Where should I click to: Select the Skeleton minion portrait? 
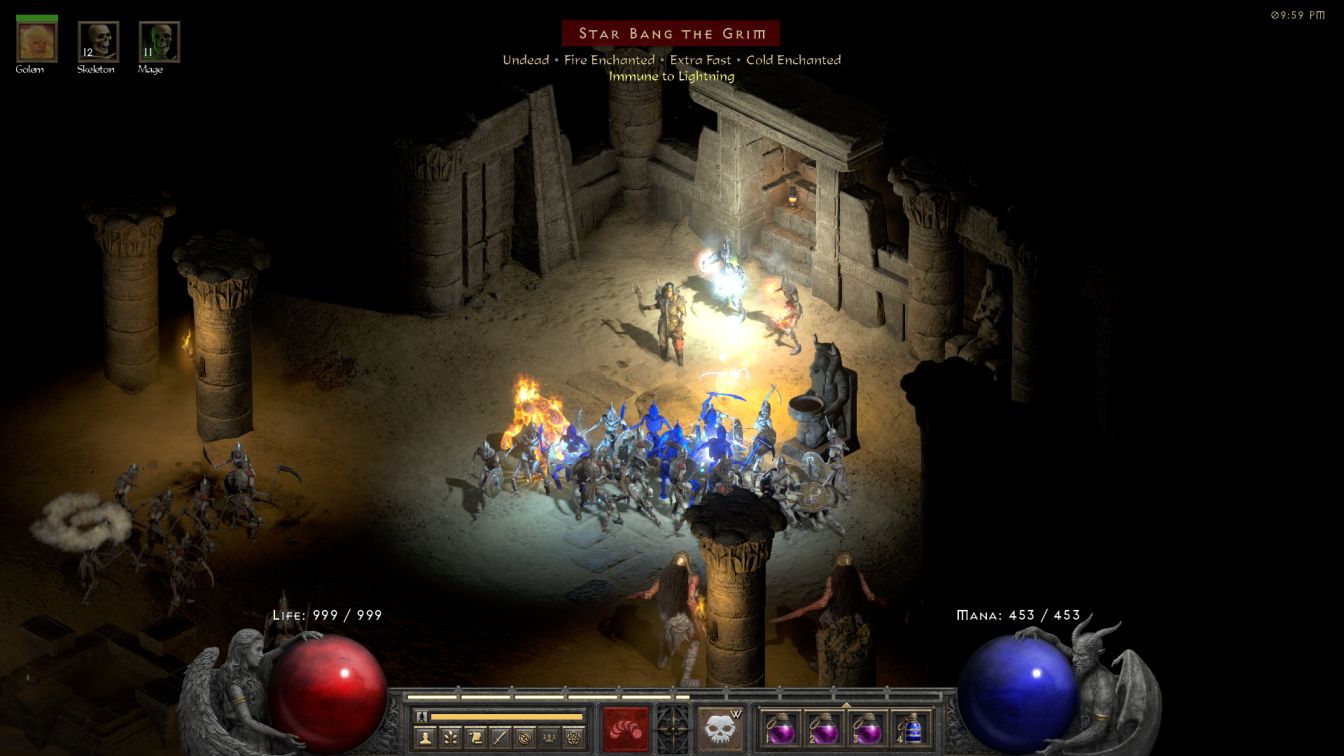(x=98, y=42)
